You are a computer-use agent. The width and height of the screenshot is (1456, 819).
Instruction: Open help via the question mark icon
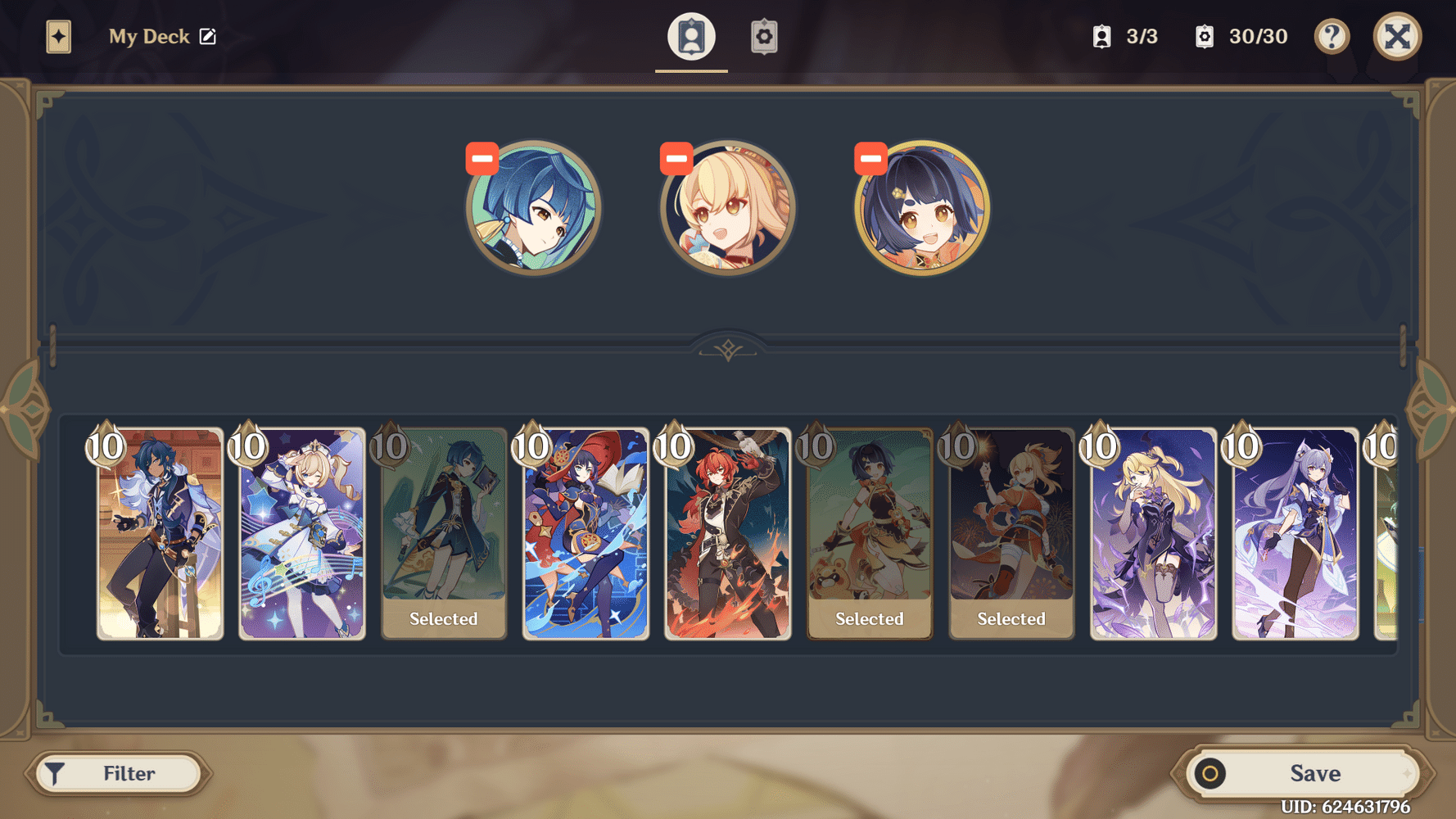coord(1332,36)
